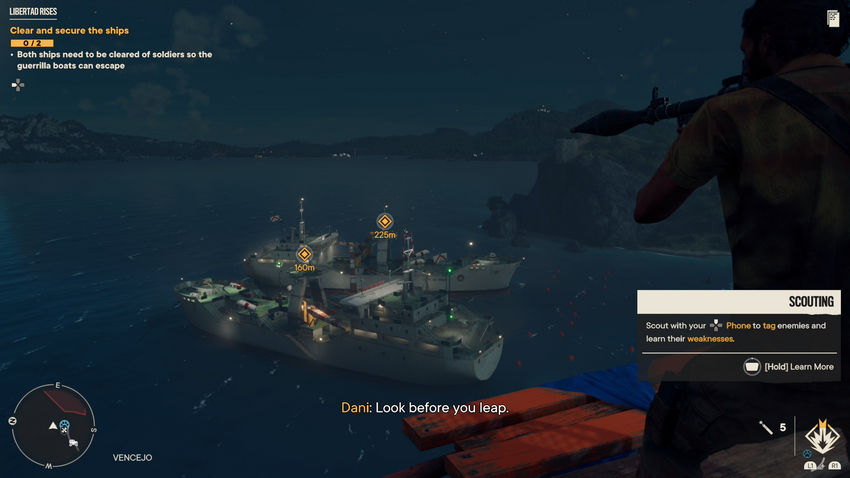The width and height of the screenshot is (850, 478).
Task: Select the 225m ship objective marker
Action: point(384,221)
